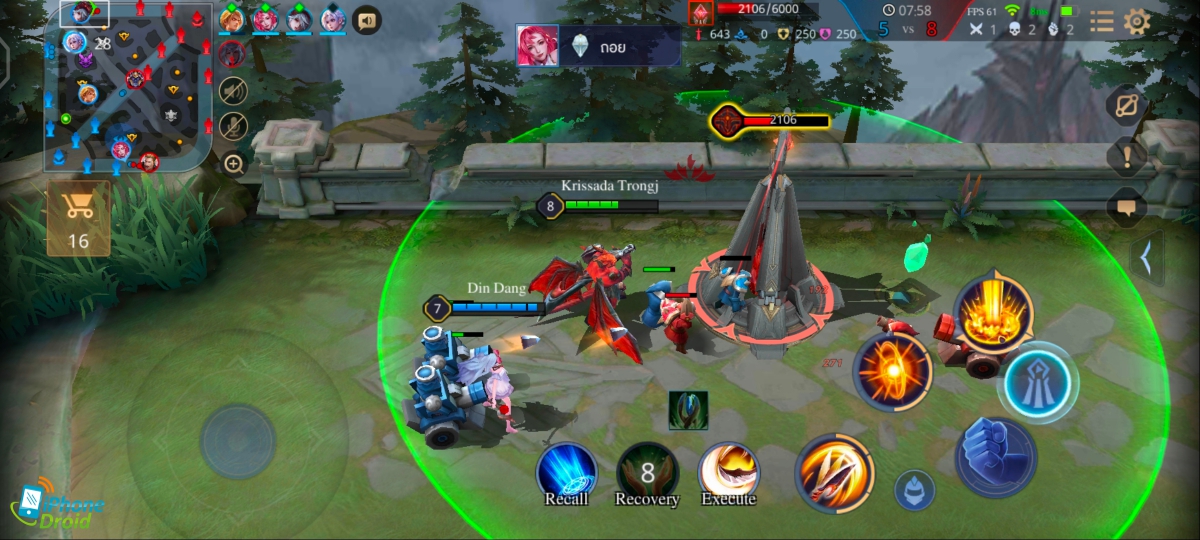Screen dimensions: 1200x540
Task: Cast the Execute talent
Action: (728, 471)
